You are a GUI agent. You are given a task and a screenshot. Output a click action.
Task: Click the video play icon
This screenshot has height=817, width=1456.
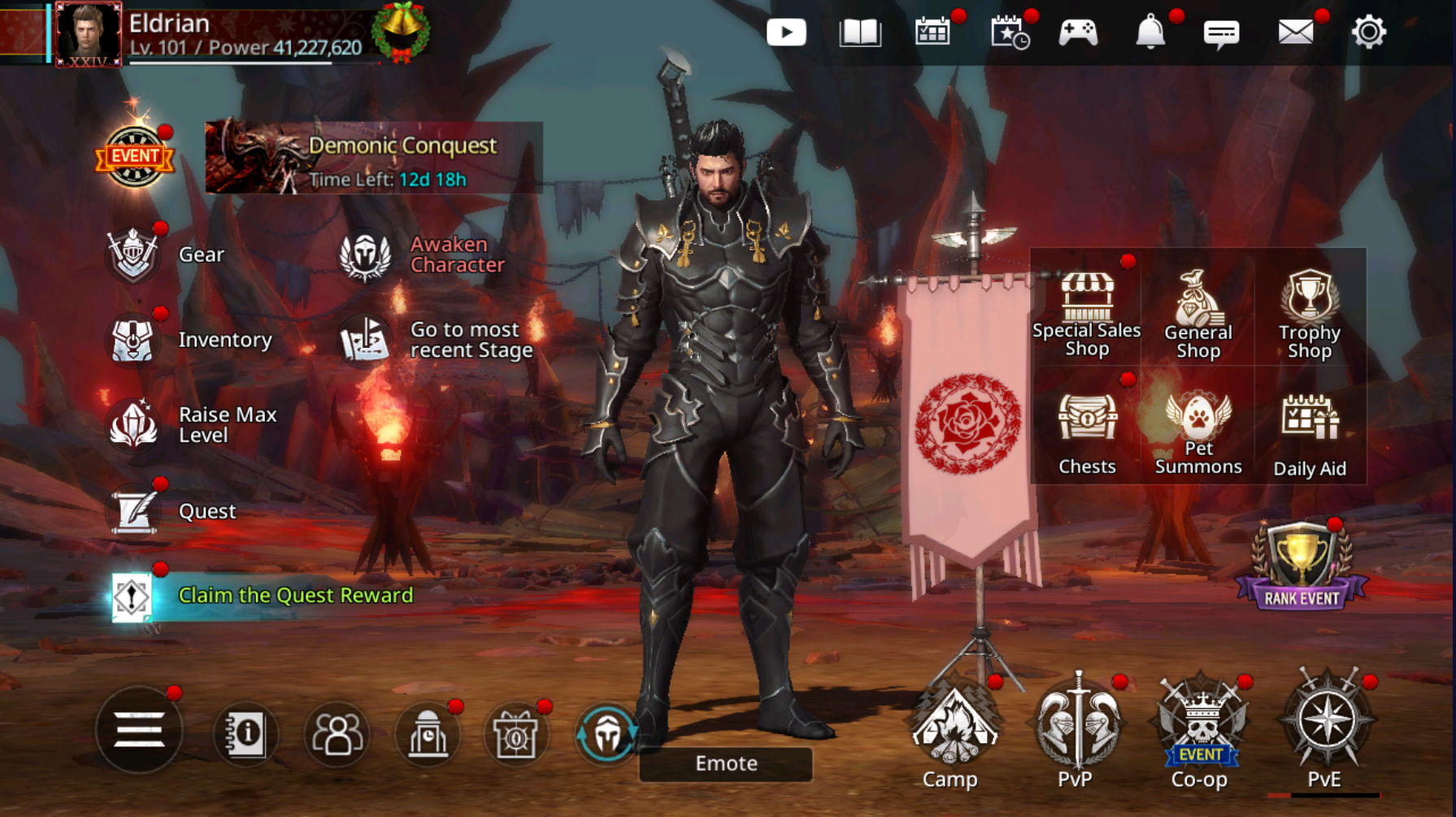coord(786,33)
